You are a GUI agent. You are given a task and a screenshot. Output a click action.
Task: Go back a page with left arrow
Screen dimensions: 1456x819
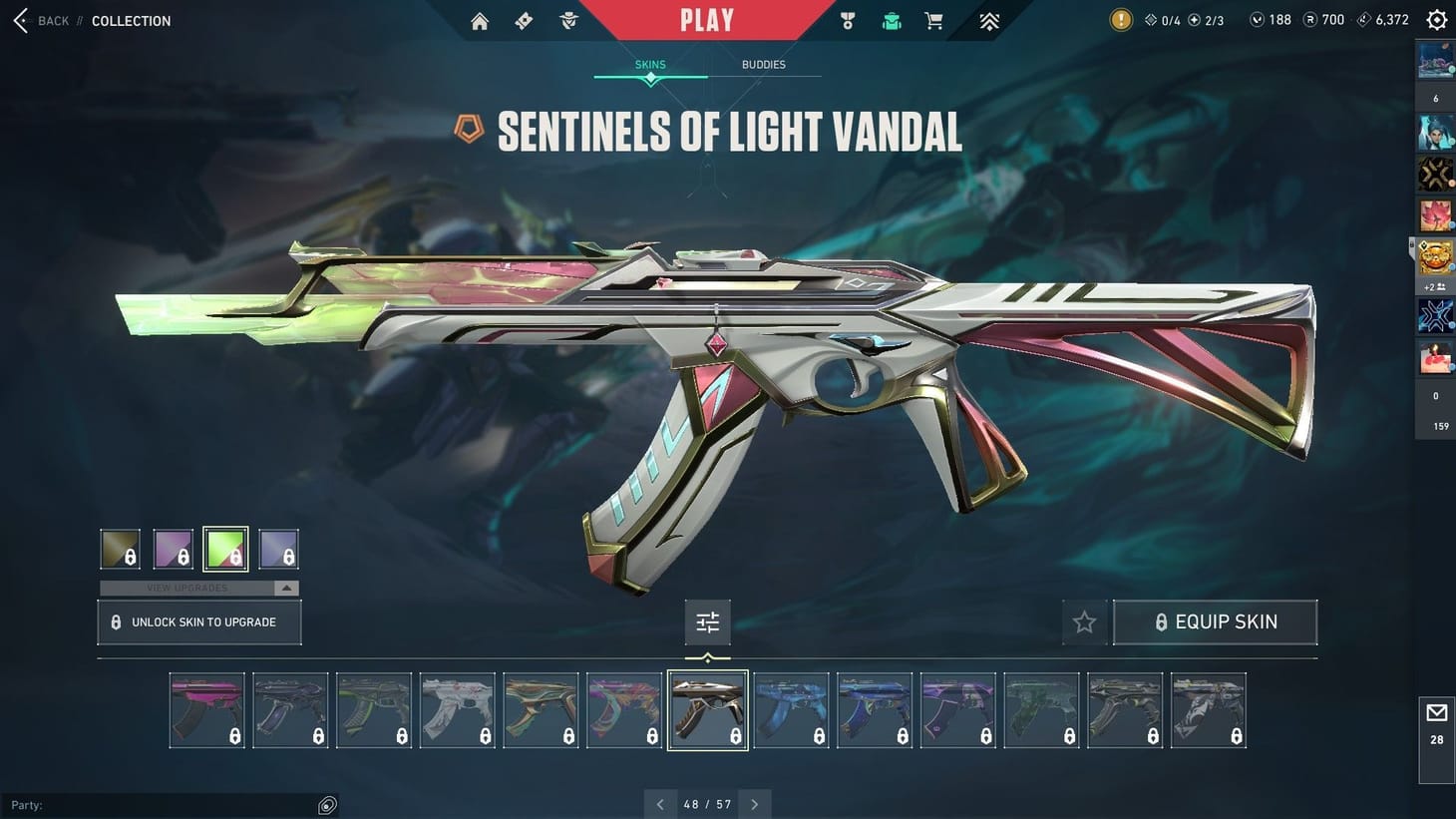[x=660, y=803]
